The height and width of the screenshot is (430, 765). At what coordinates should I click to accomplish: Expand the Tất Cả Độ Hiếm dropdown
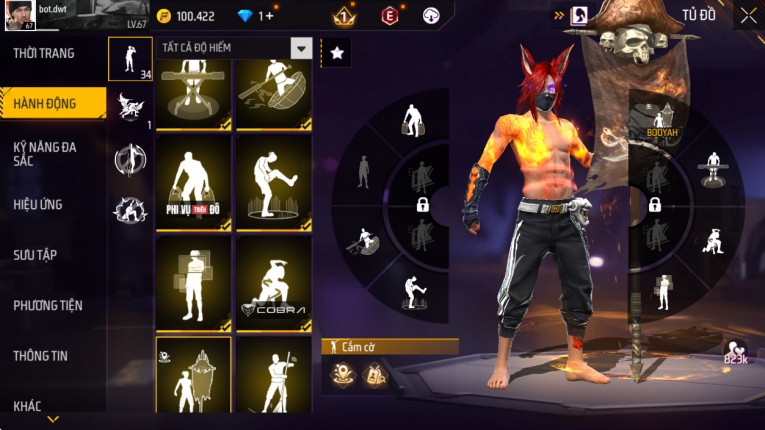(x=300, y=48)
